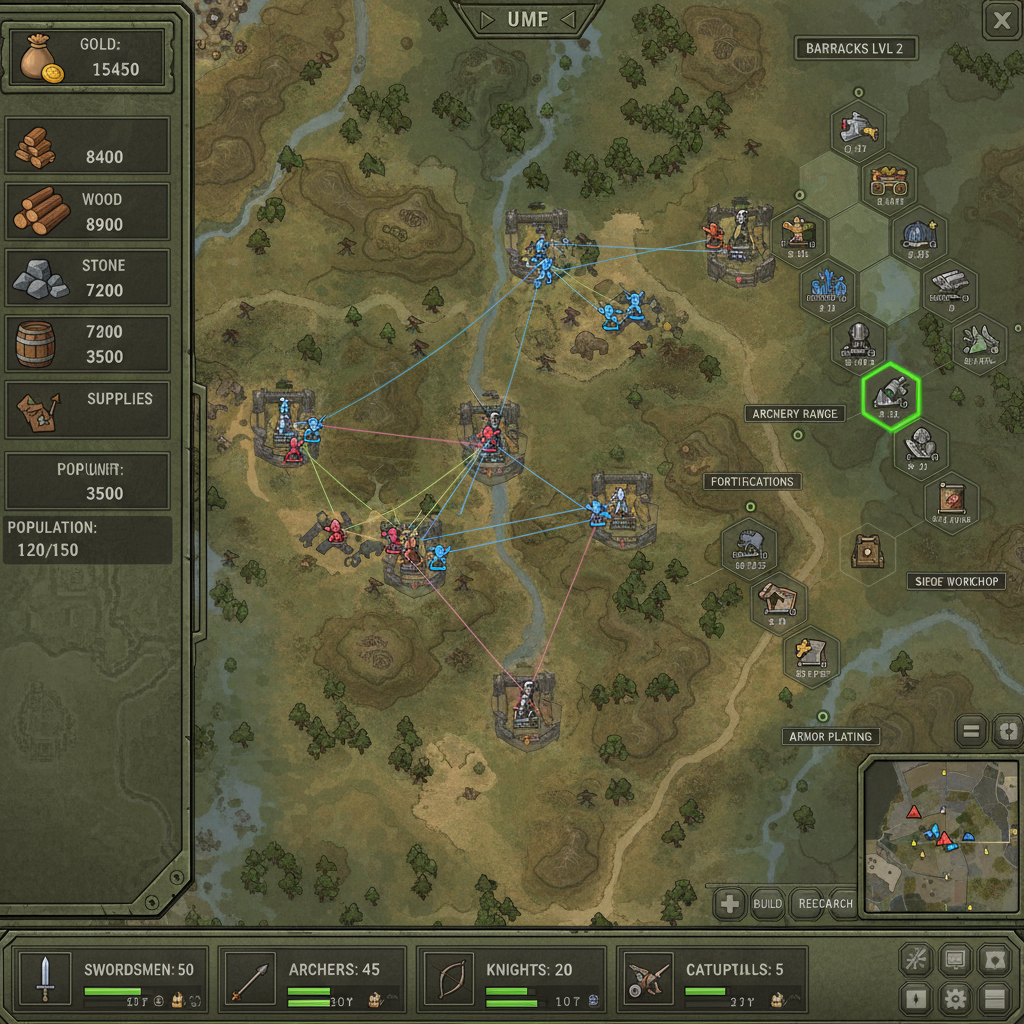This screenshot has width=1024, height=1024.
Task: Select the Swordsmen unit group
Action: (112, 978)
